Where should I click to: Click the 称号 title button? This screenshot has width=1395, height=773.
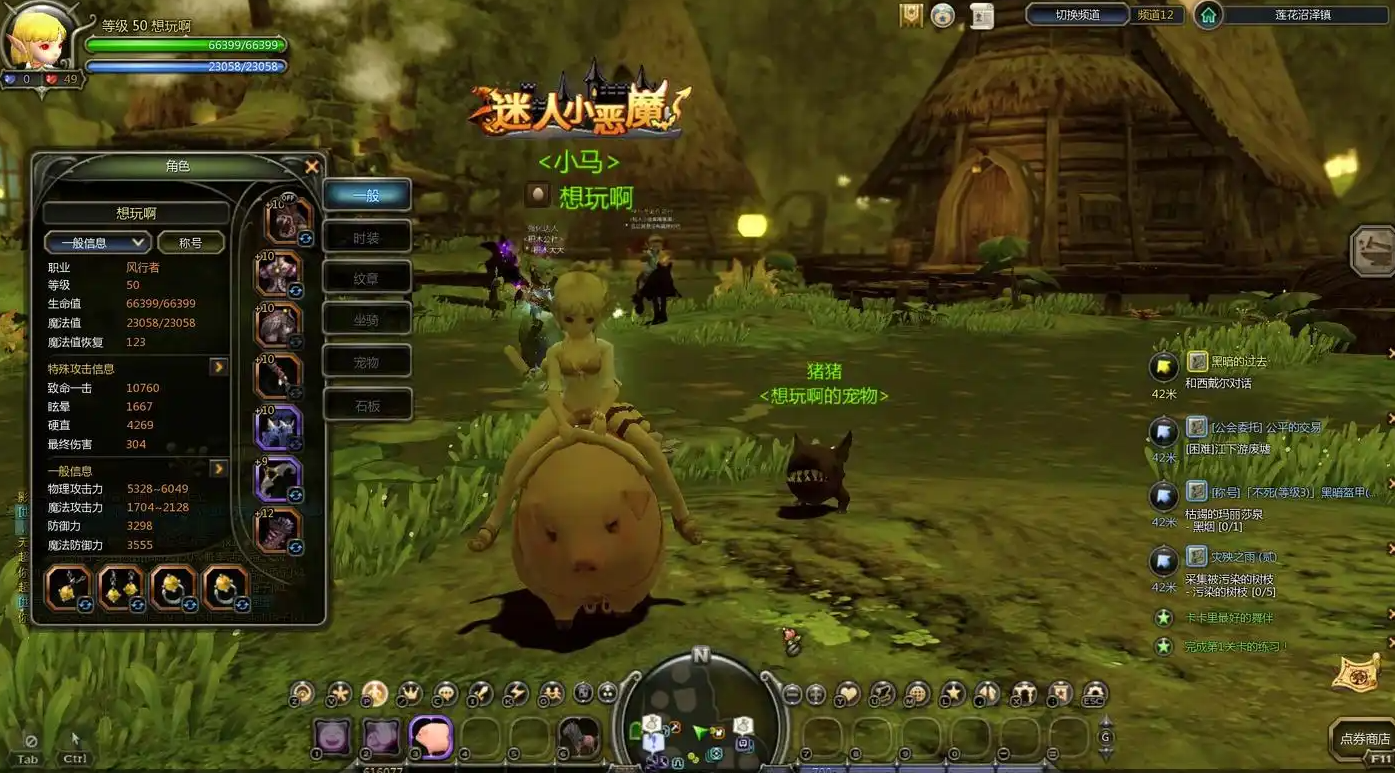pyautogui.click(x=190, y=243)
